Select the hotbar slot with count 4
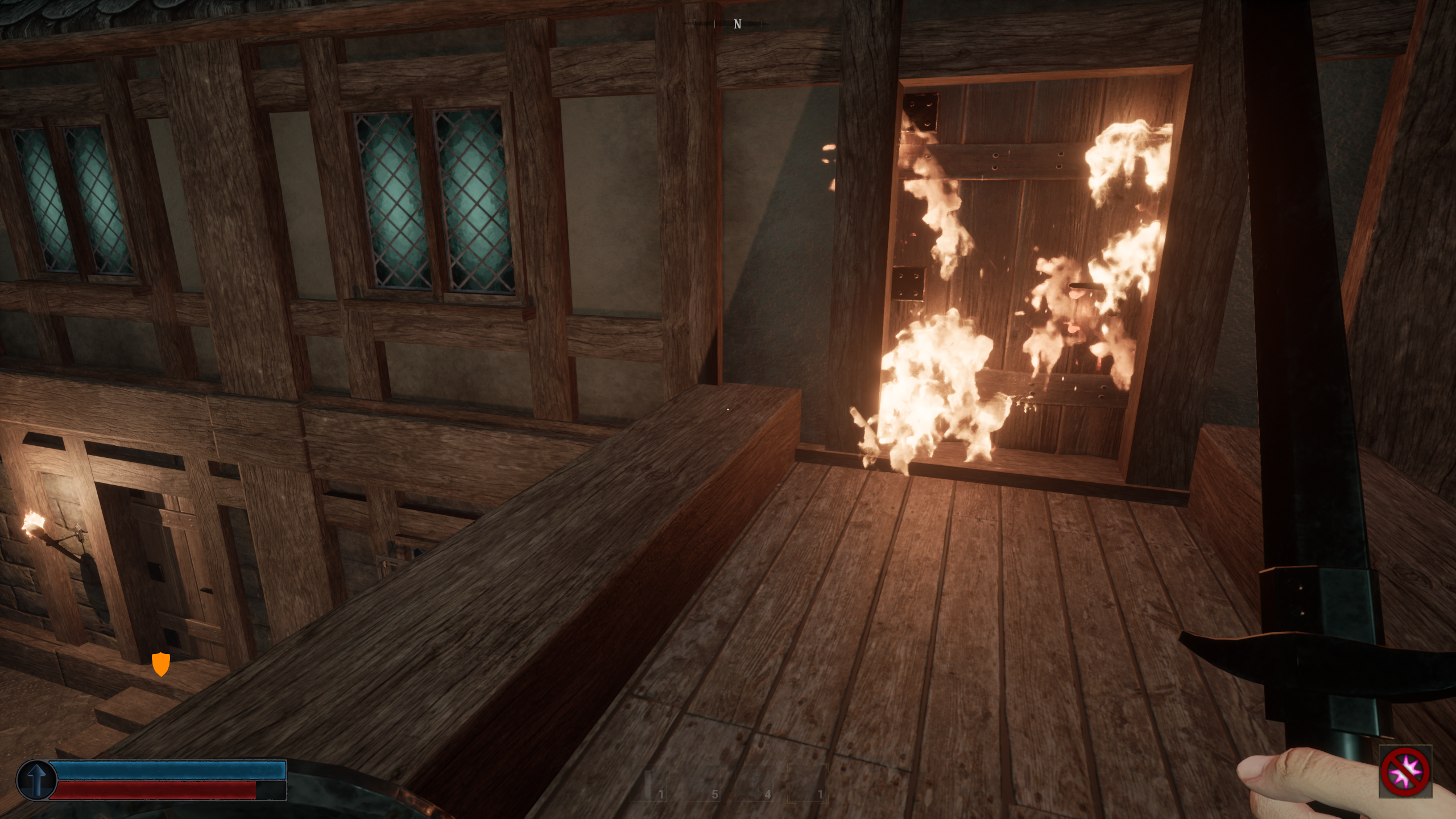Viewport: 1456px width, 819px height. (756, 784)
